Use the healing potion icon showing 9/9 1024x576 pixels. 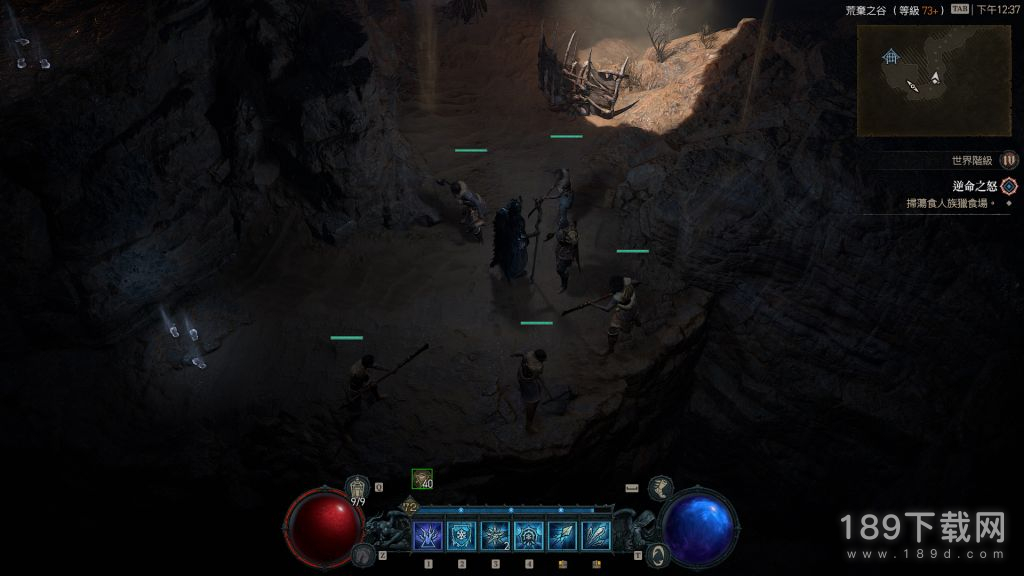(358, 489)
